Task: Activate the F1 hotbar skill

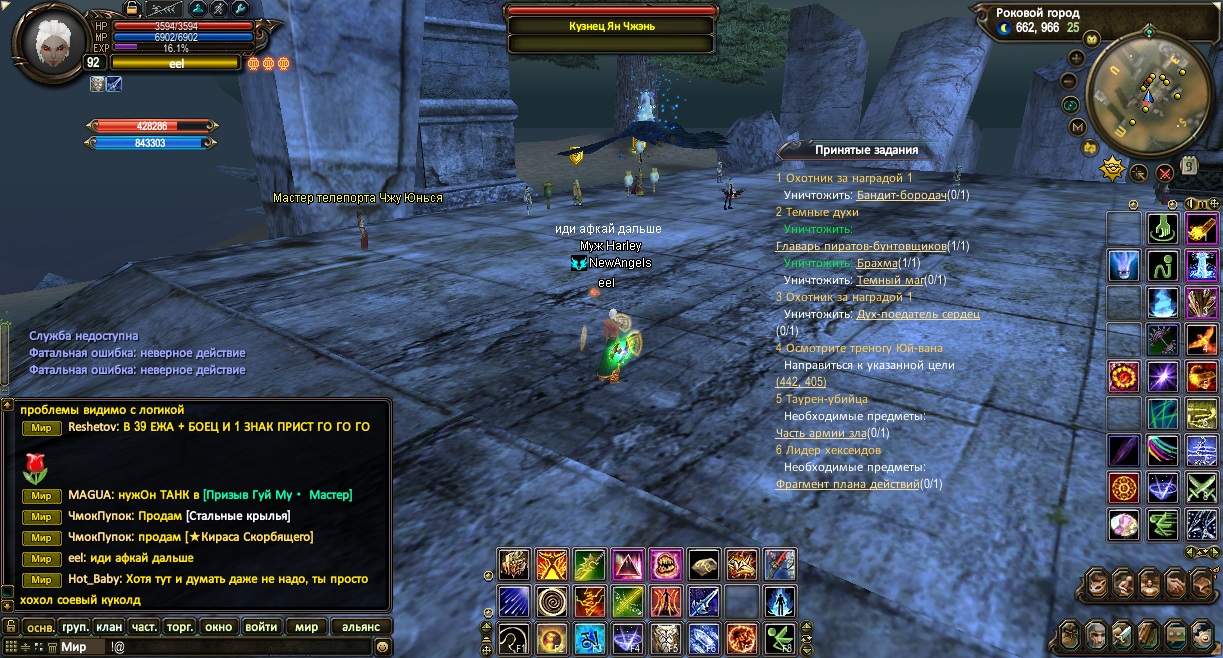Action: [x=514, y=637]
